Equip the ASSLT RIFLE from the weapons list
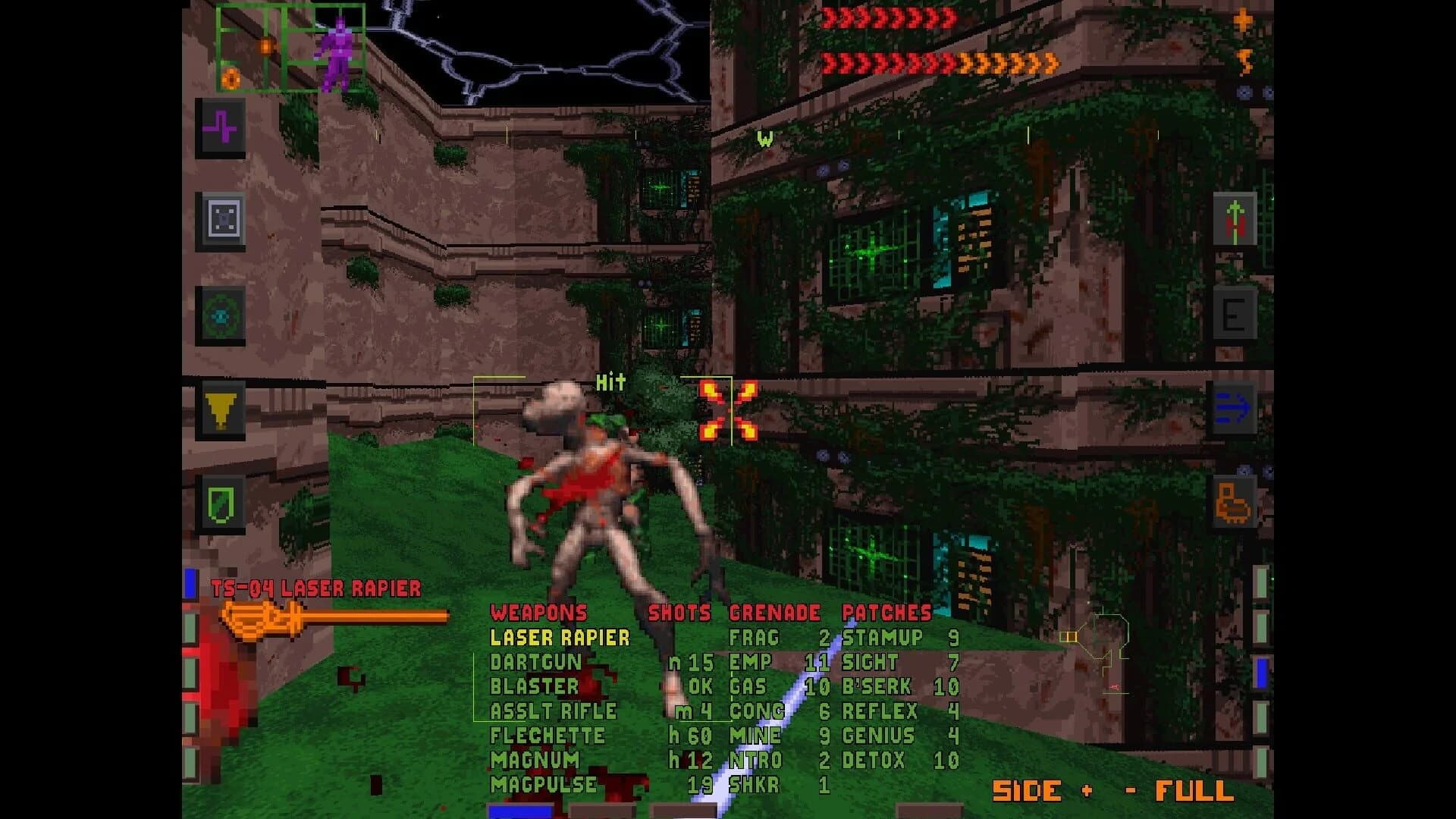 [x=556, y=711]
